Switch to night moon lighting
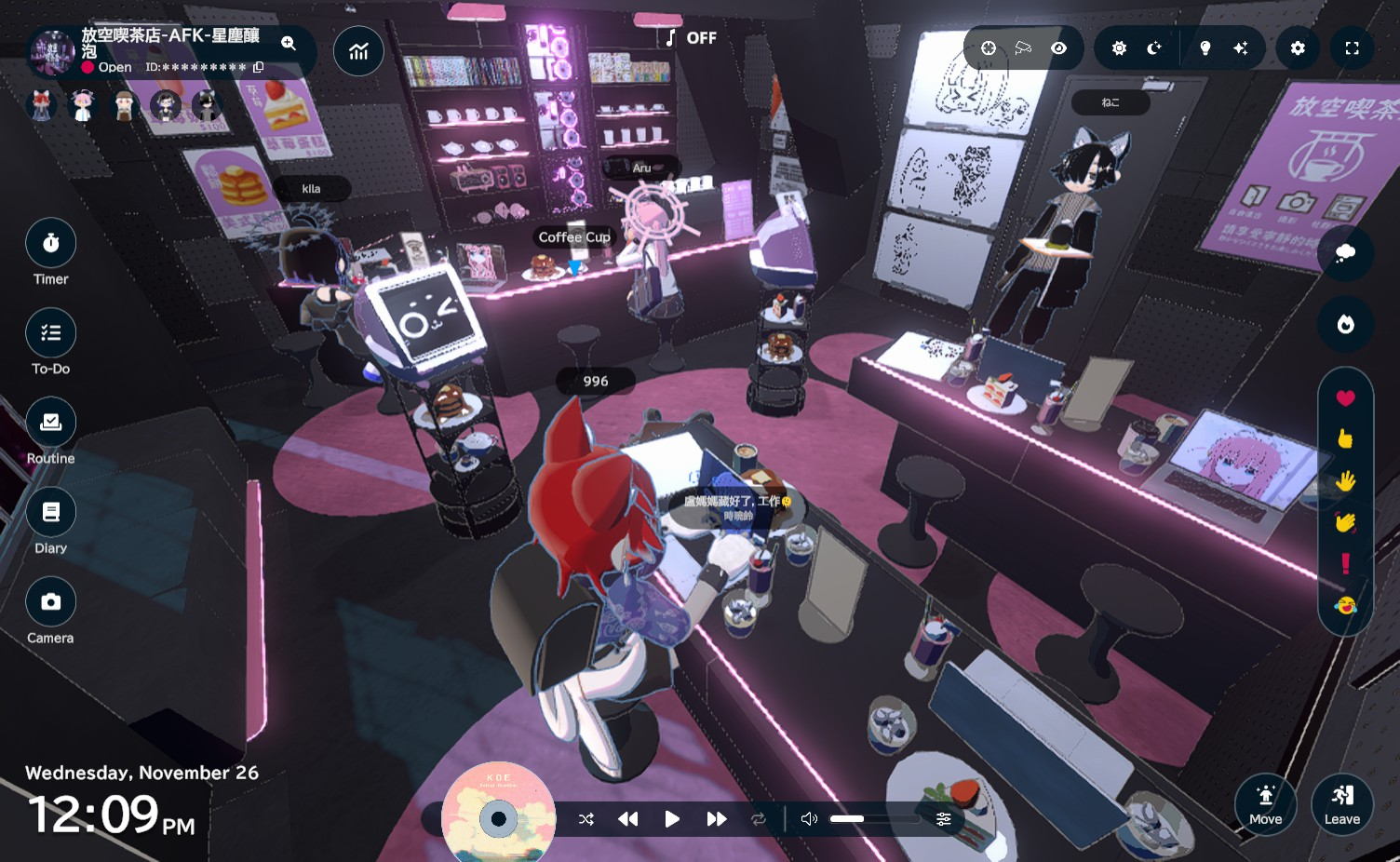Image resolution: width=1400 pixels, height=862 pixels. 1154,48
